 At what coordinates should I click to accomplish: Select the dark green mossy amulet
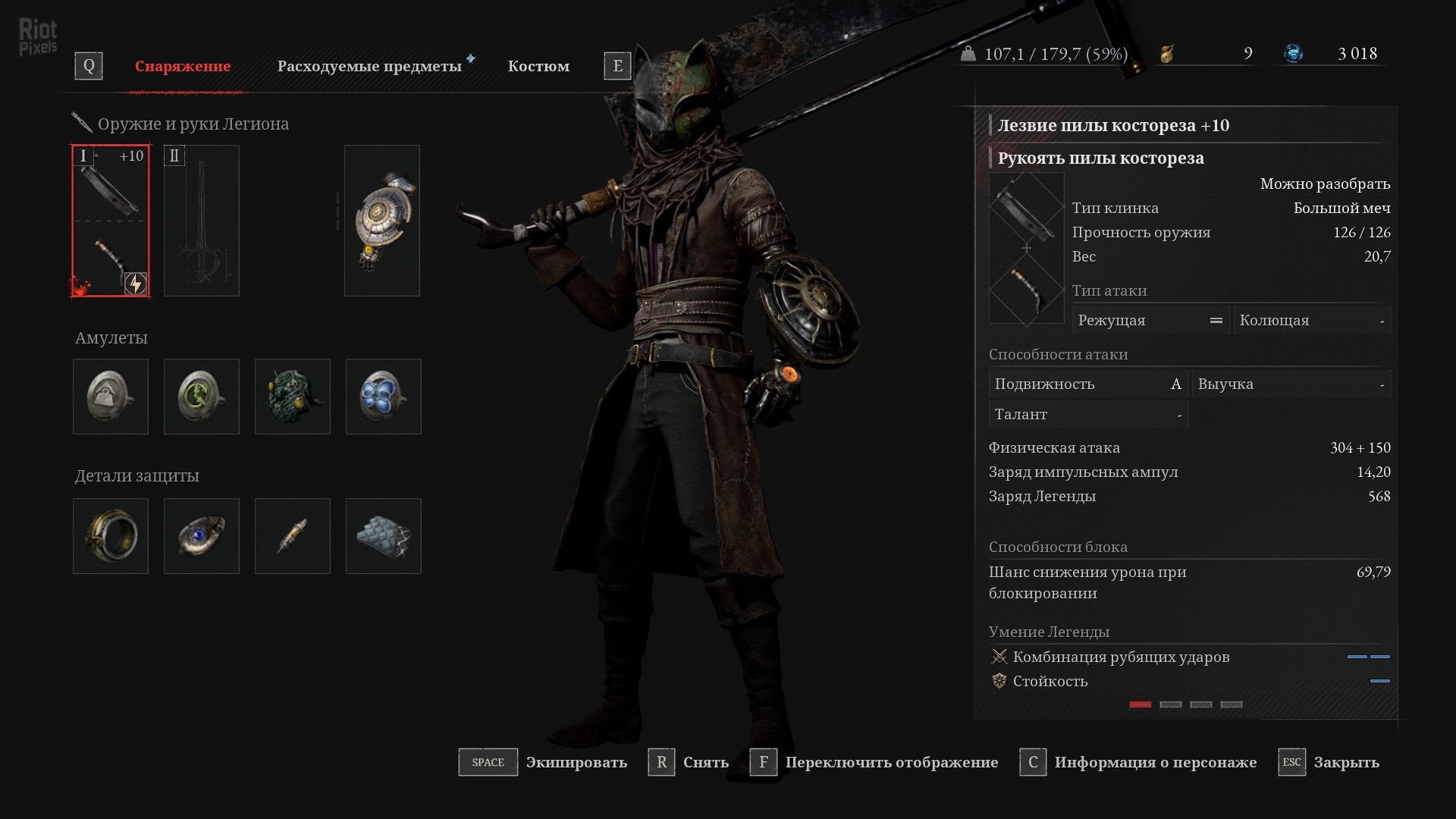click(293, 397)
